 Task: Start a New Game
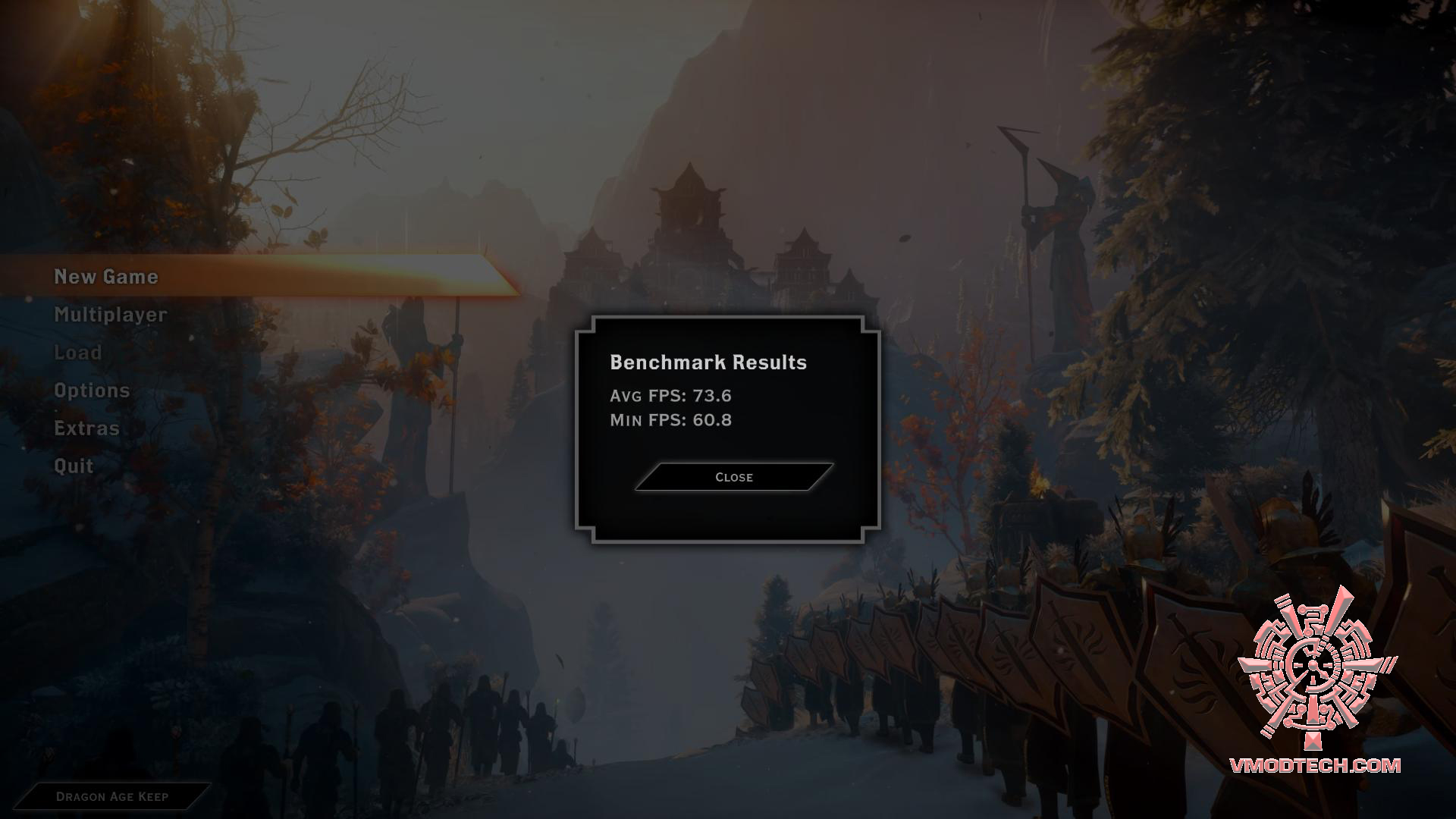coord(106,277)
